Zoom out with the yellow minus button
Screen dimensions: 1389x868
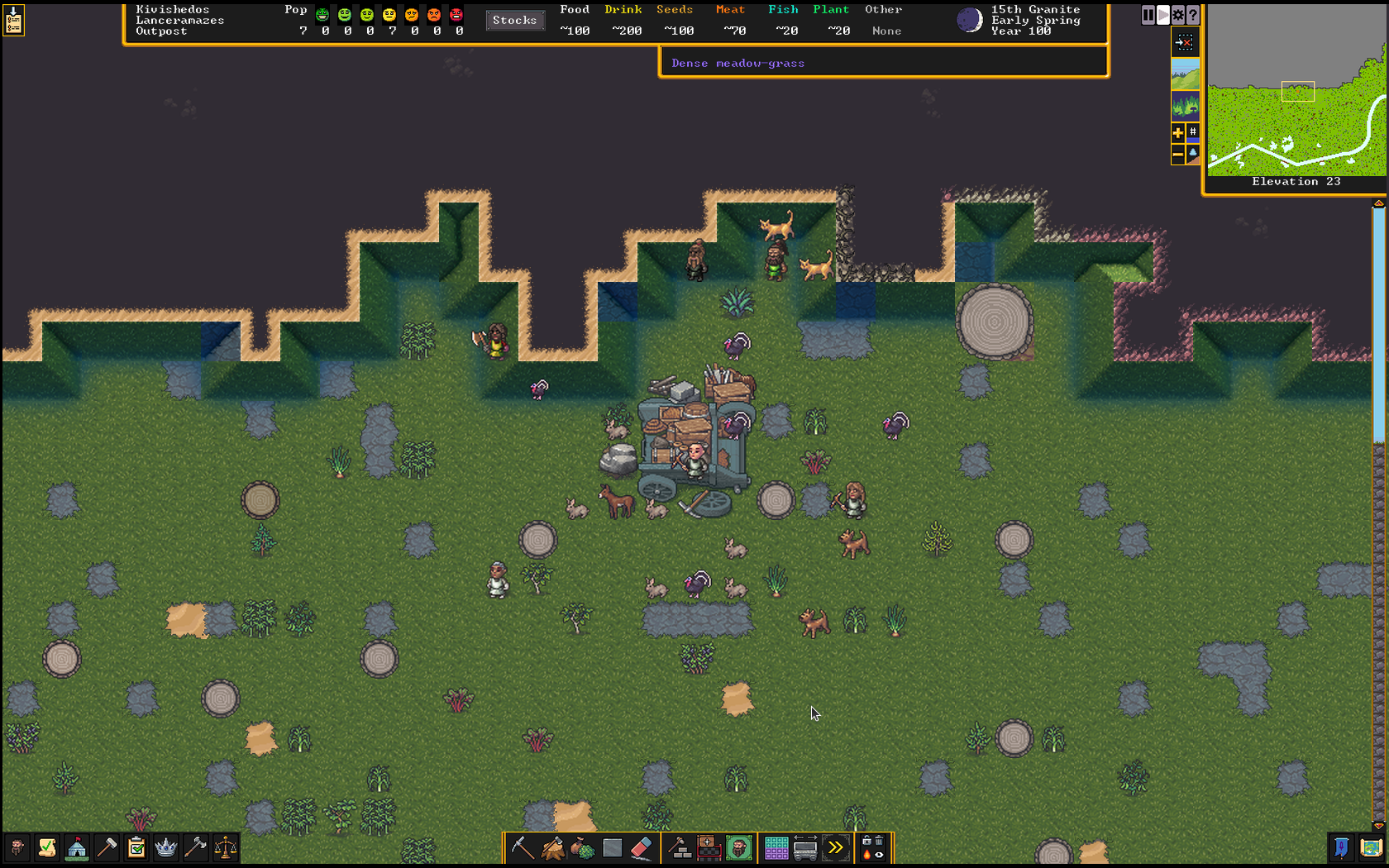[1178, 154]
